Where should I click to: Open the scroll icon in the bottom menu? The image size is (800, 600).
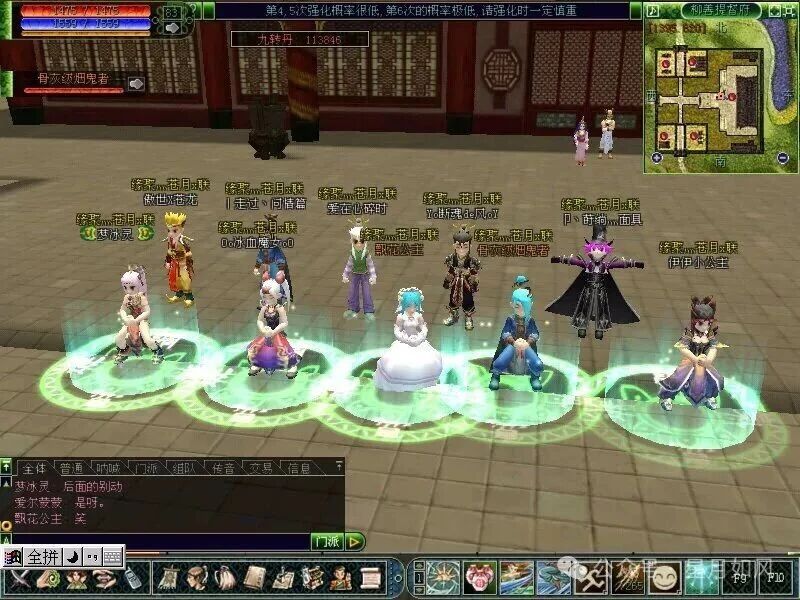(x=371, y=577)
